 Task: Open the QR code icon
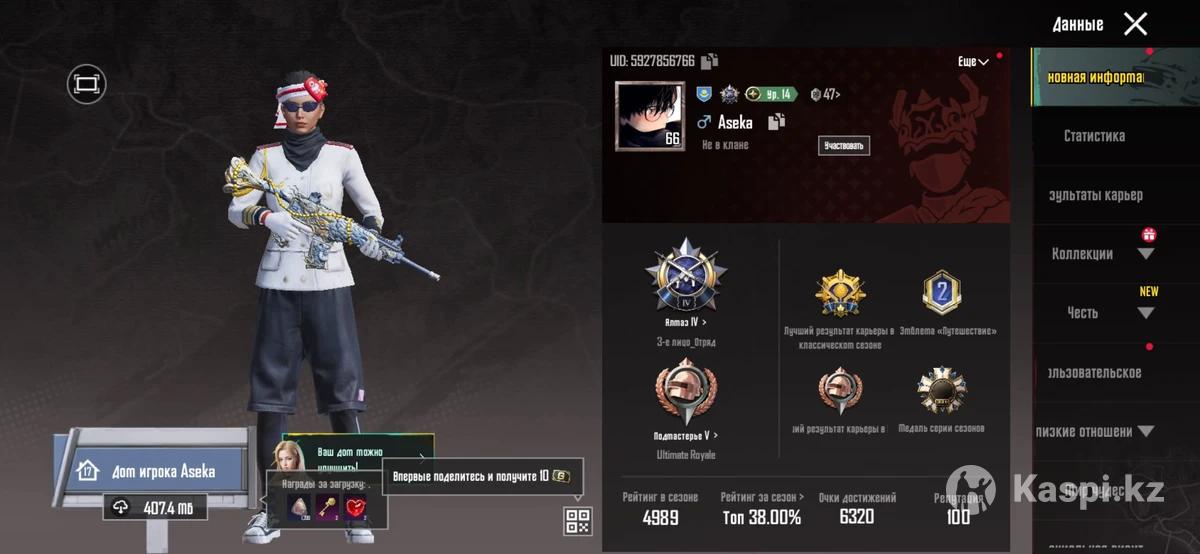578,520
